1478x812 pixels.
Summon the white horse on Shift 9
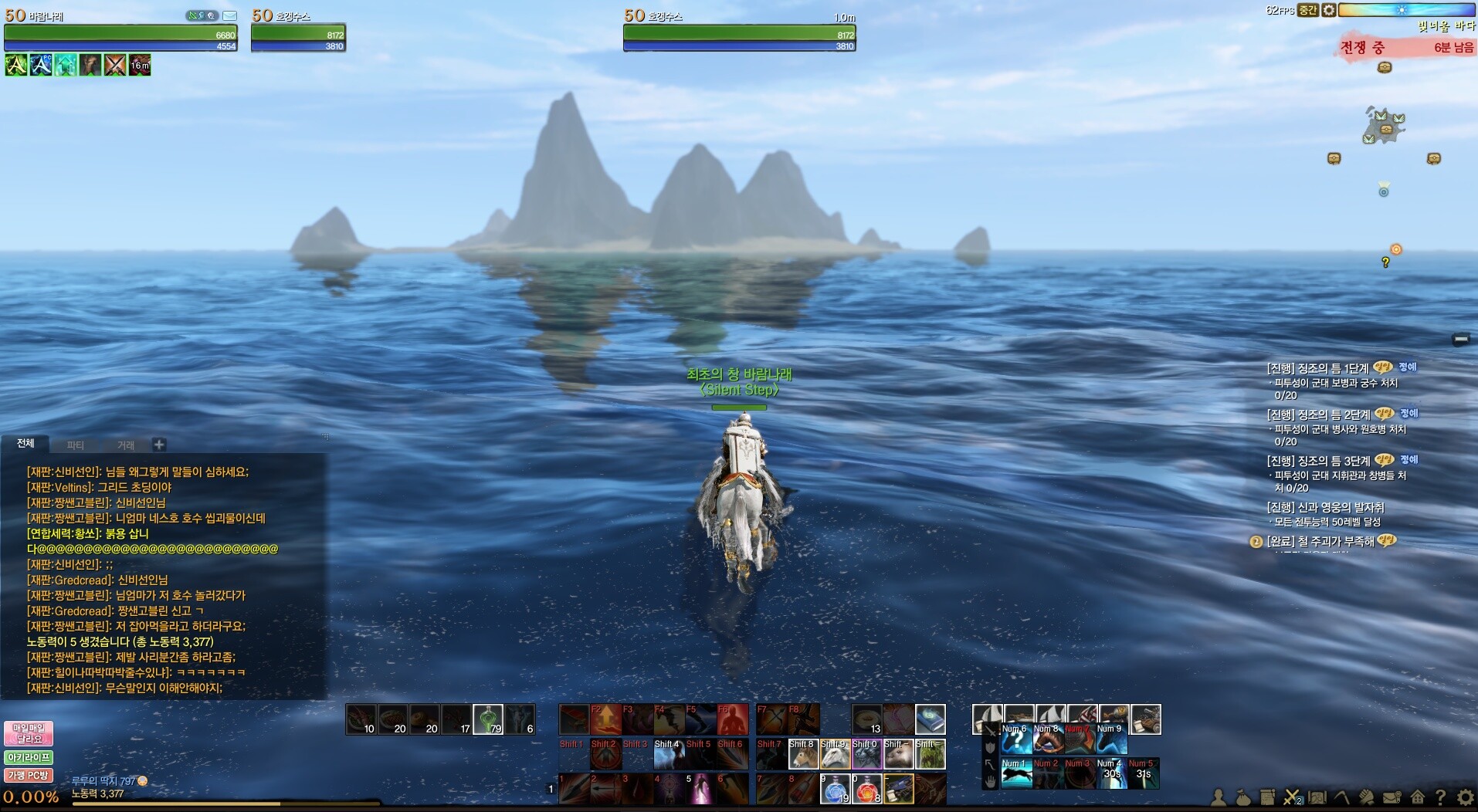pos(835,754)
